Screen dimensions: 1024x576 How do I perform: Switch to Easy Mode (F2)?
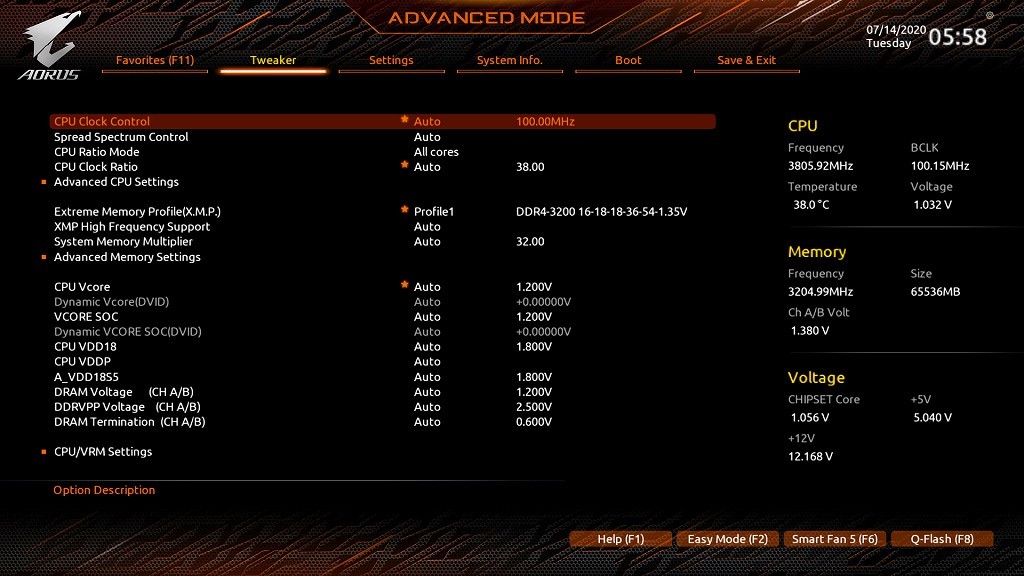727,539
